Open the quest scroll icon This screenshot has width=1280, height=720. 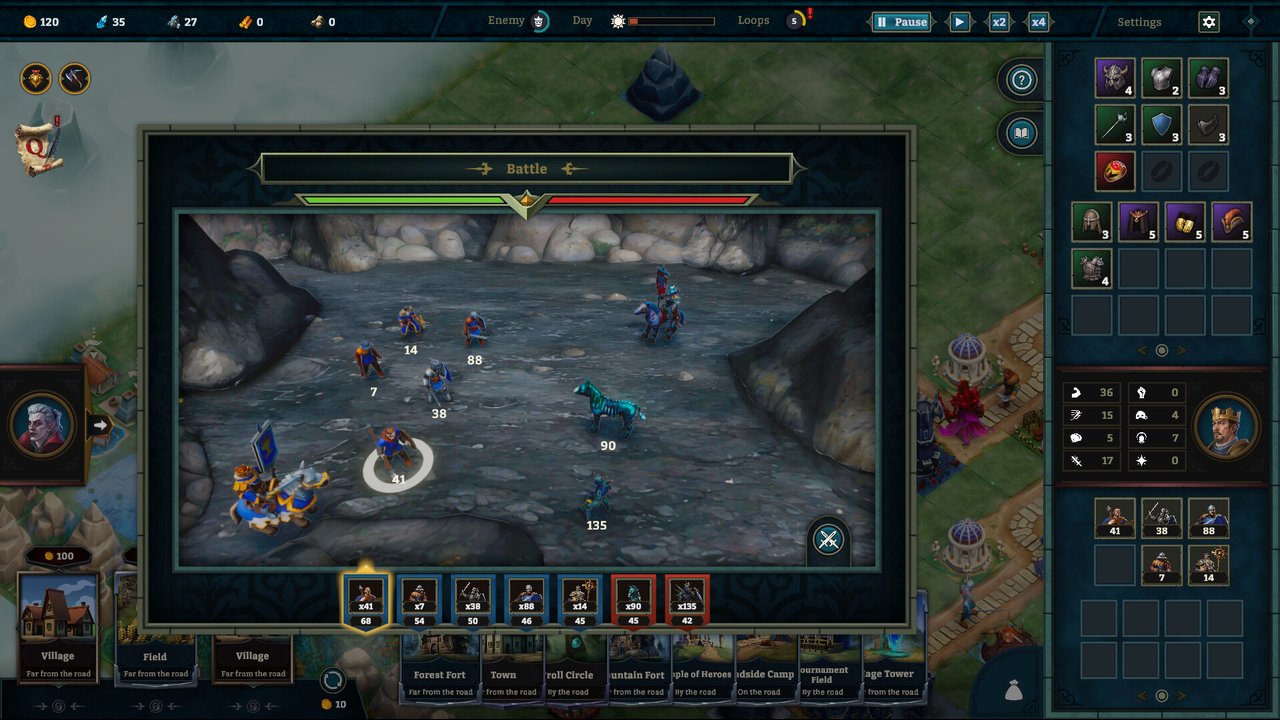point(39,144)
